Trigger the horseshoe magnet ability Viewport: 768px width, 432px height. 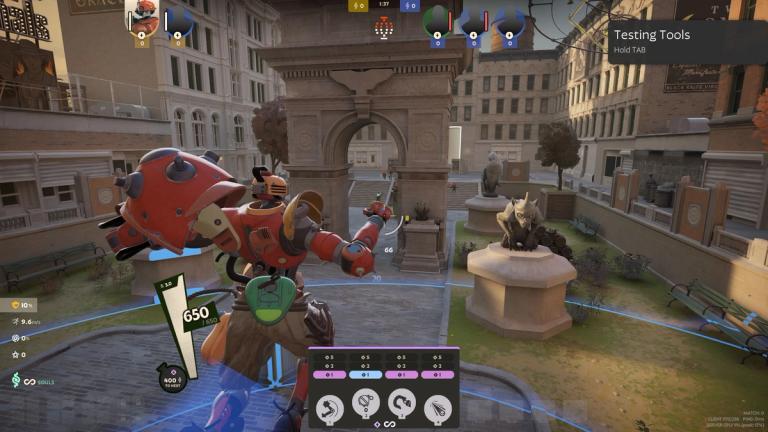click(401, 407)
